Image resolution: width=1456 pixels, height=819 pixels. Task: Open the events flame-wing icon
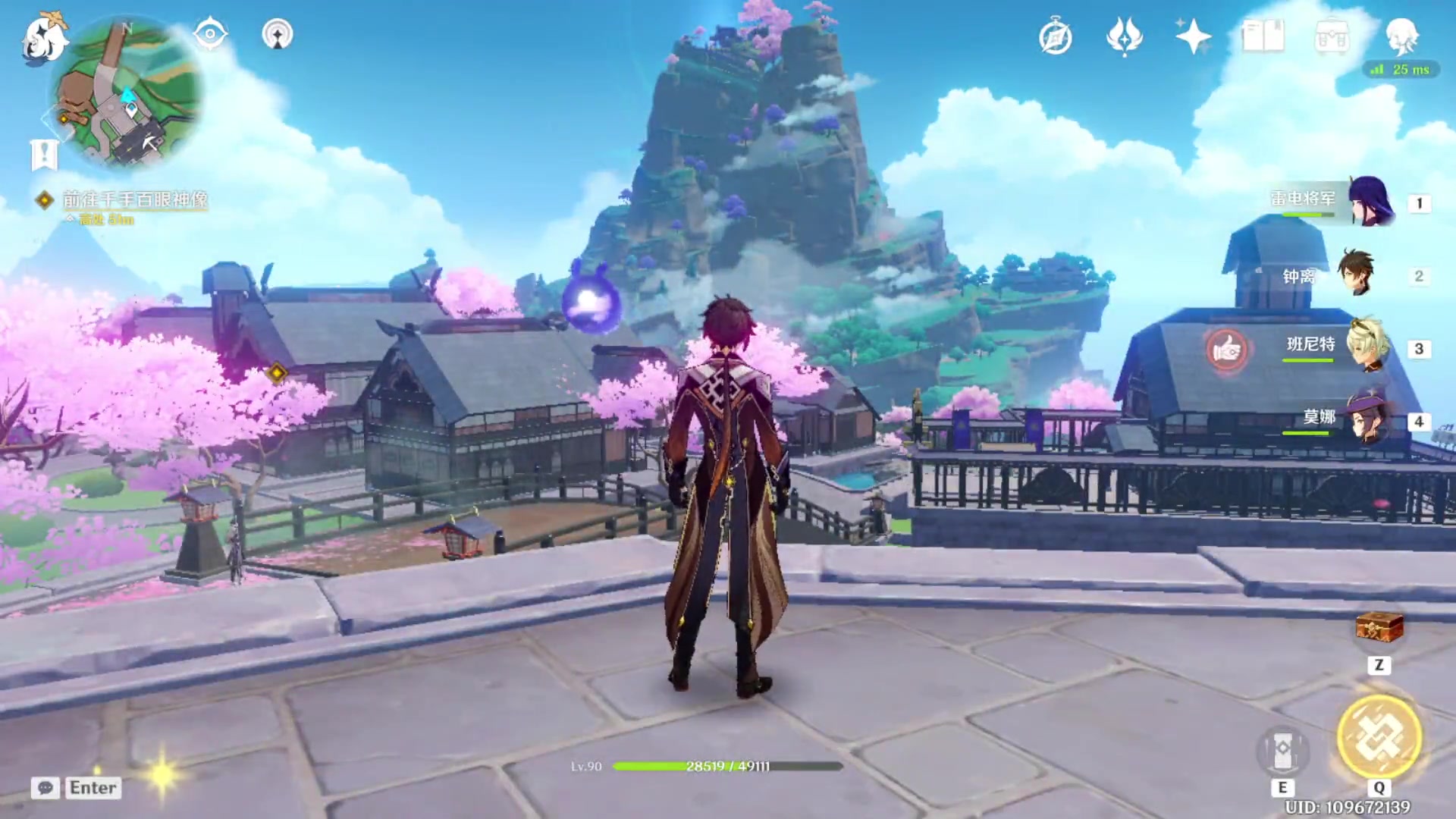1124,36
